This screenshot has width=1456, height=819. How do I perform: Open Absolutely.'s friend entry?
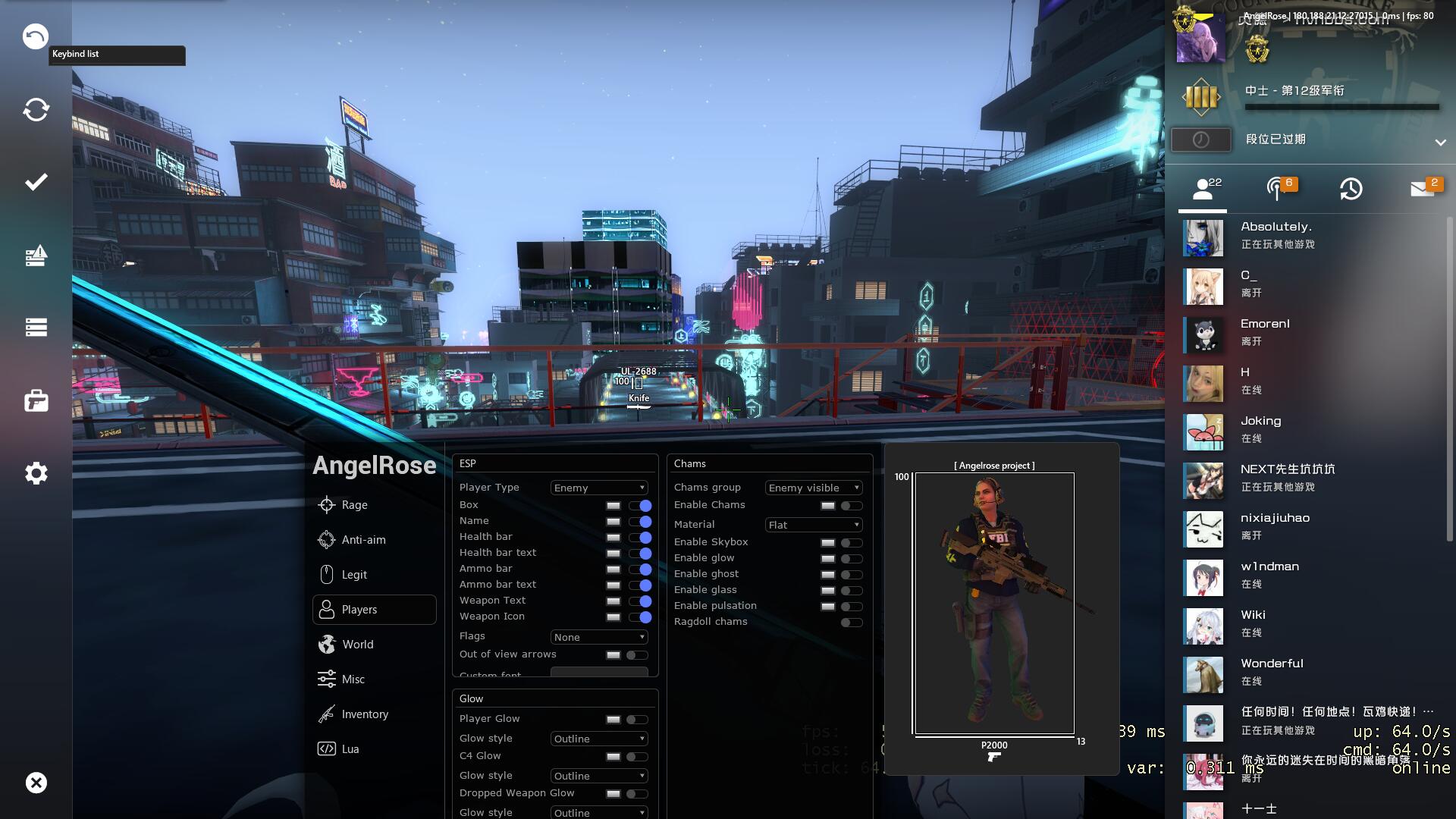[1276, 235]
